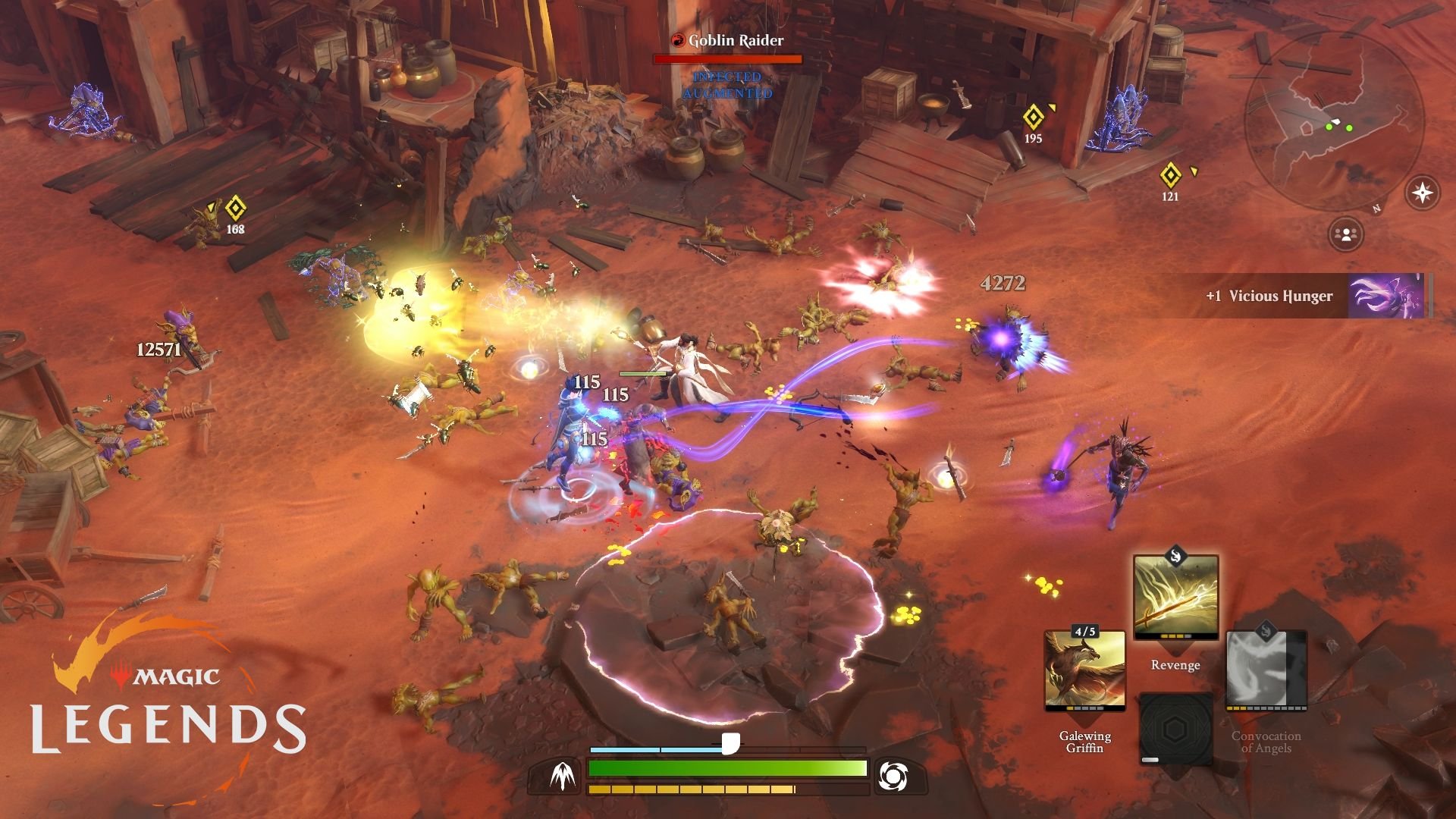Click the Vicious Hunger loot notification
The height and width of the screenshot is (819, 1456).
(1289, 296)
